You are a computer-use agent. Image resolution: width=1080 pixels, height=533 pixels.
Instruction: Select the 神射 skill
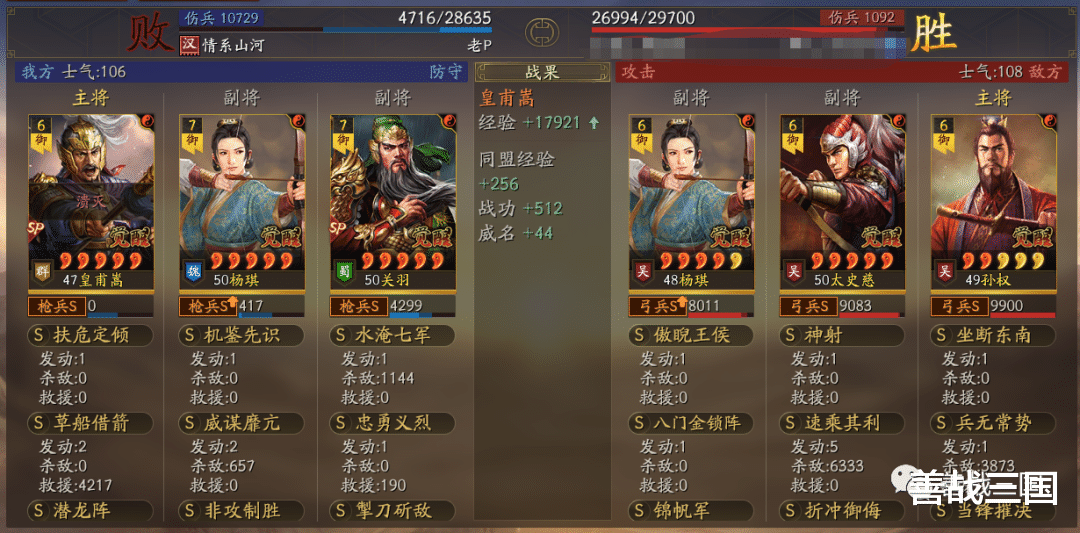tap(842, 335)
